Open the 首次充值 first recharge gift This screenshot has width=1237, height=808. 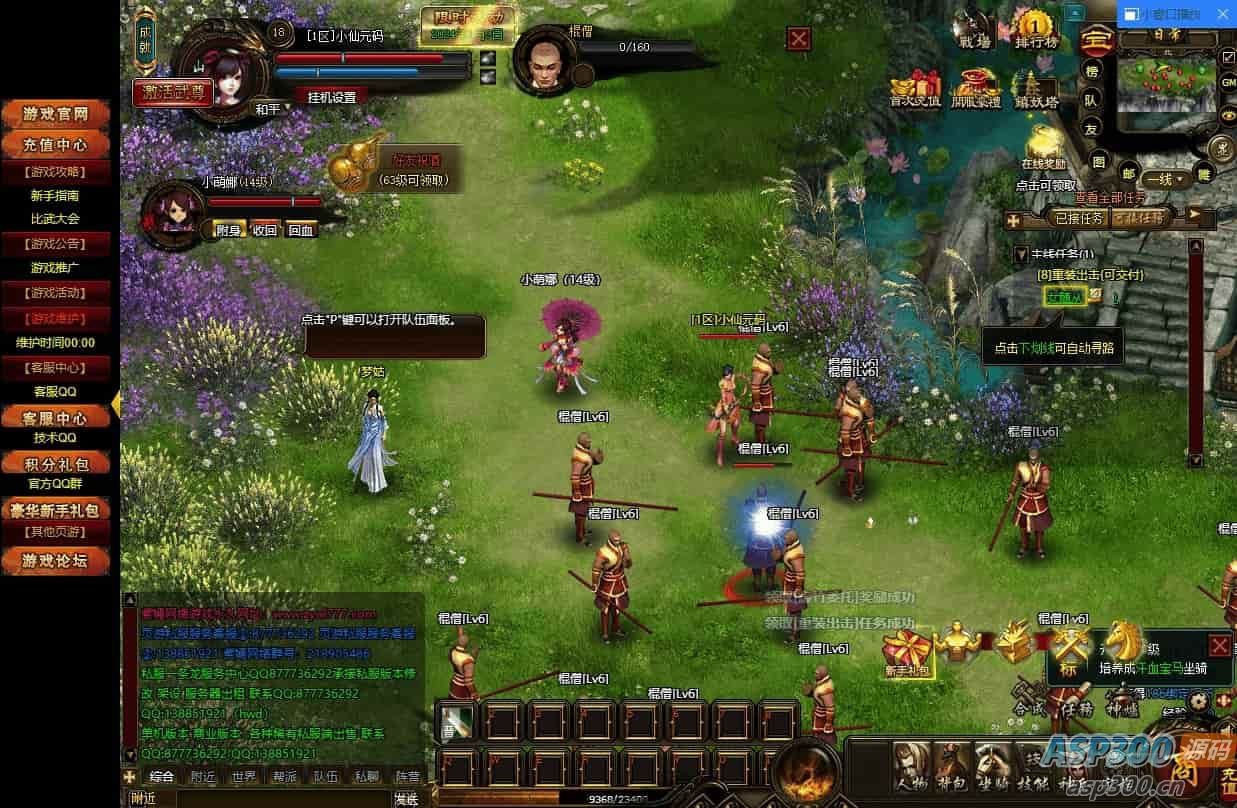click(x=916, y=88)
